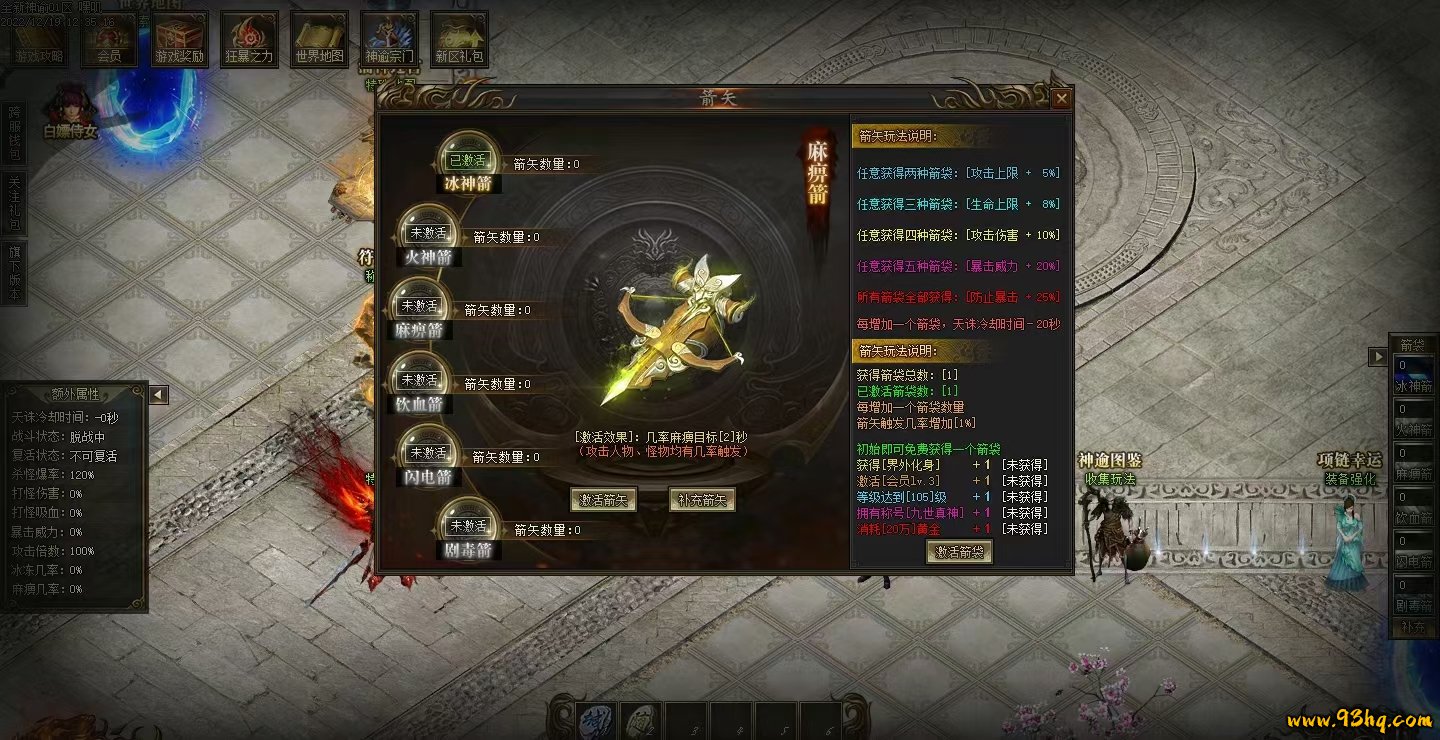1440x740 pixels.
Task: Choose the 闪电箭 arrow node
Action: 428,456
